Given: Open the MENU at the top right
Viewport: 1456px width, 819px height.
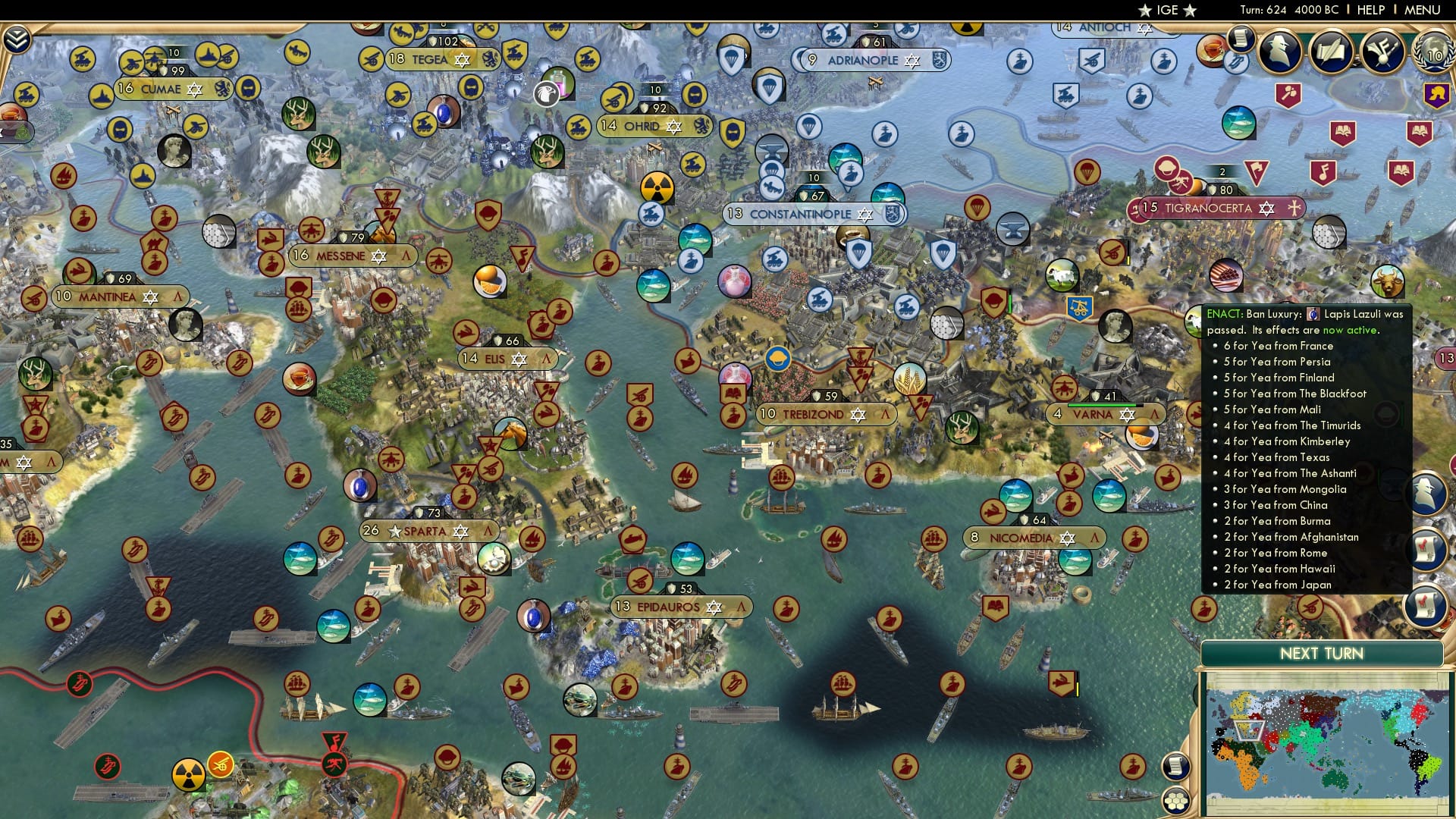Looking at the screenshot, I should tap(1424, 10).
